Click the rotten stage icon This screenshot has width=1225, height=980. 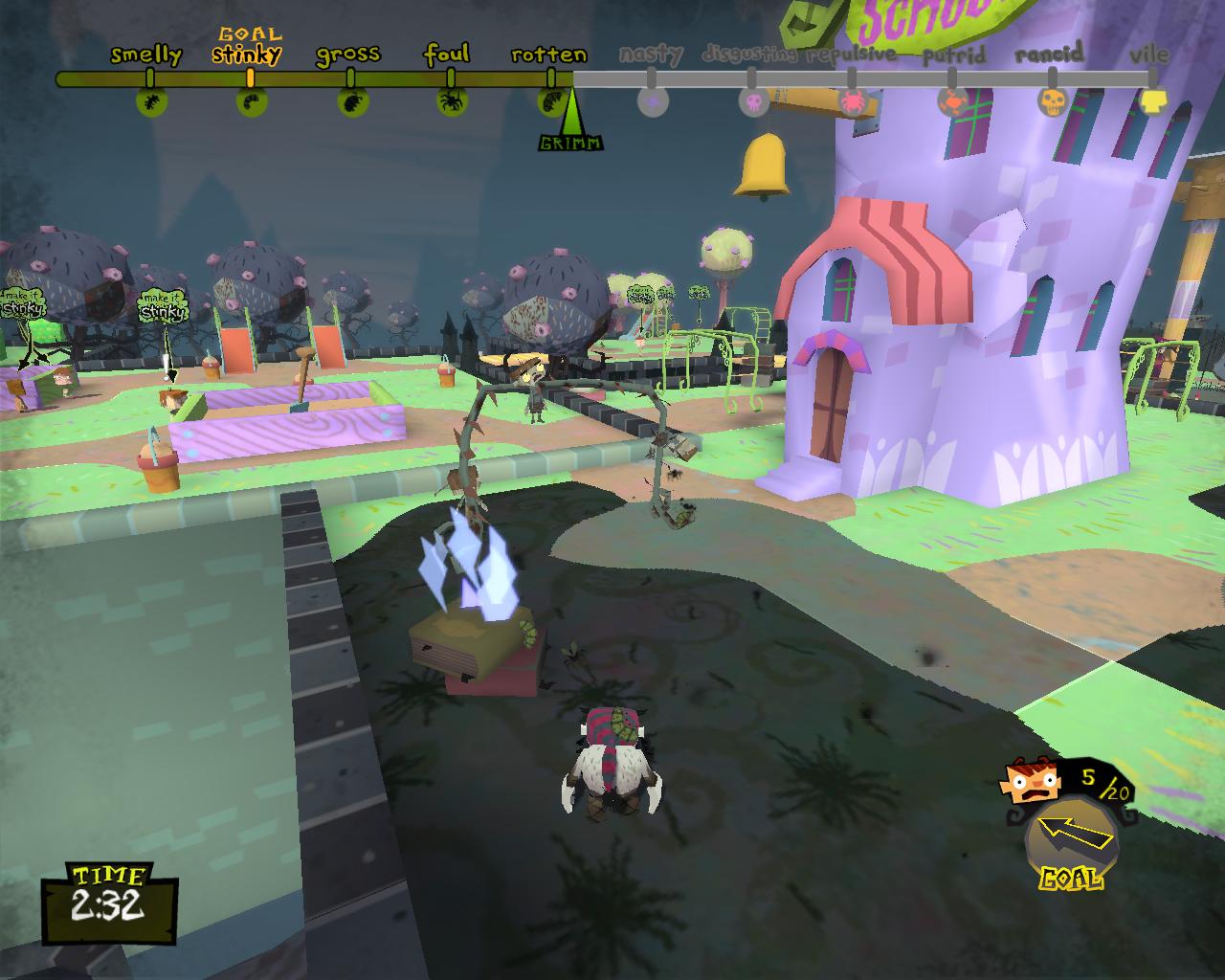(x=552, y=100)
